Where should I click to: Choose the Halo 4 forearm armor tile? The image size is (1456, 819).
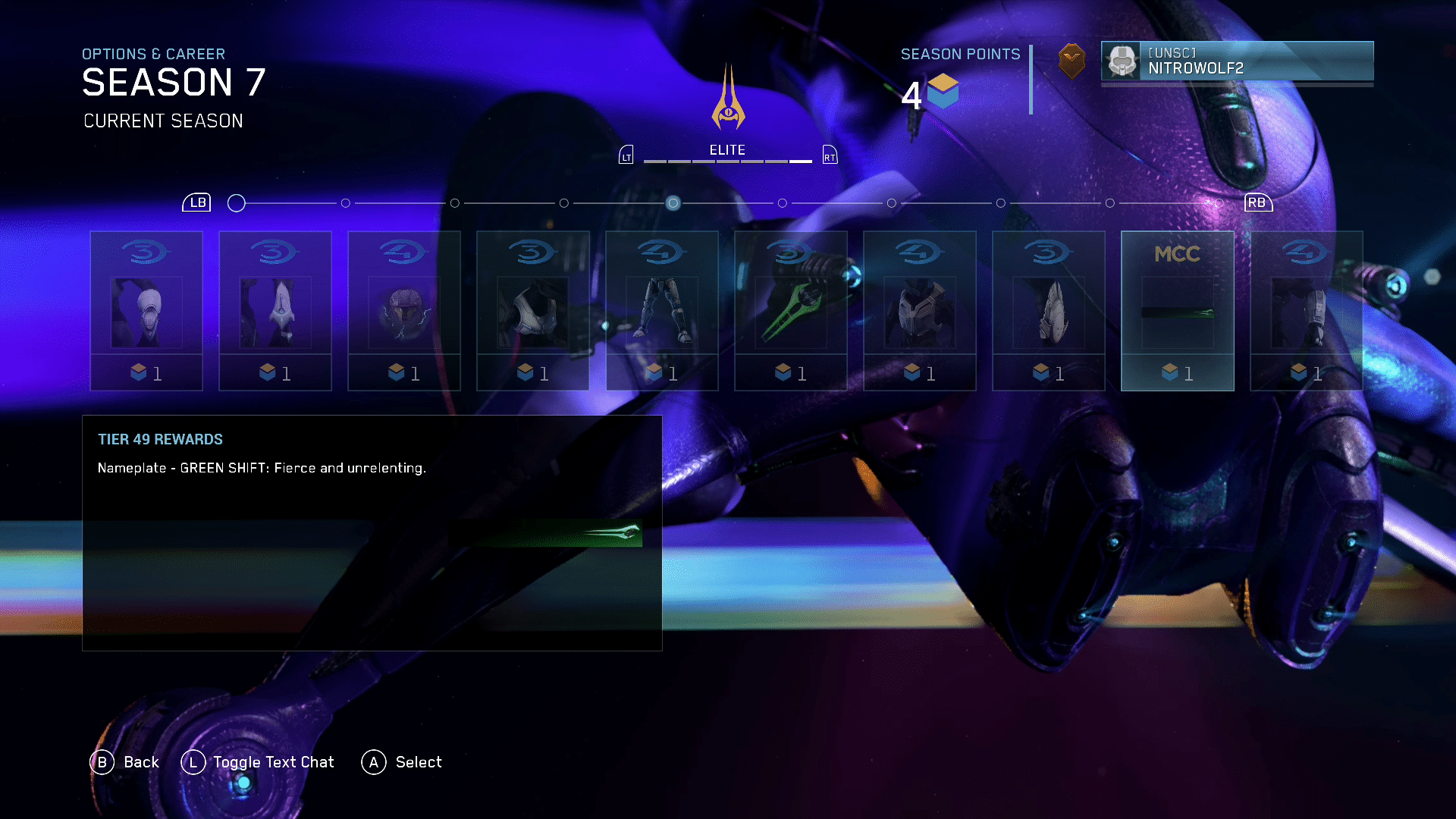(1307, 311)
